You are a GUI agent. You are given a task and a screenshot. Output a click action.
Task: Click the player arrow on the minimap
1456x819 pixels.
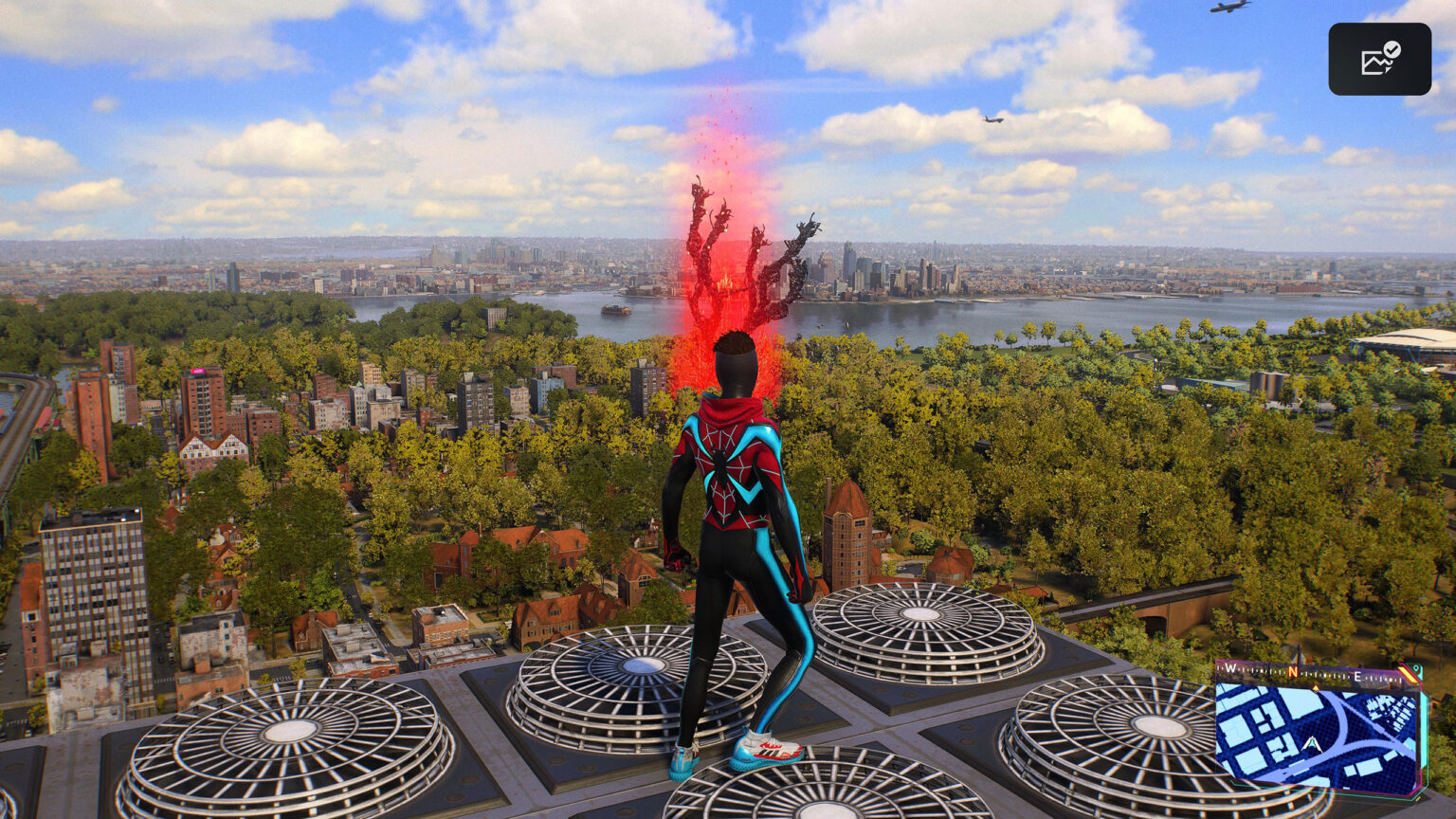click(x=1312, y=743)
